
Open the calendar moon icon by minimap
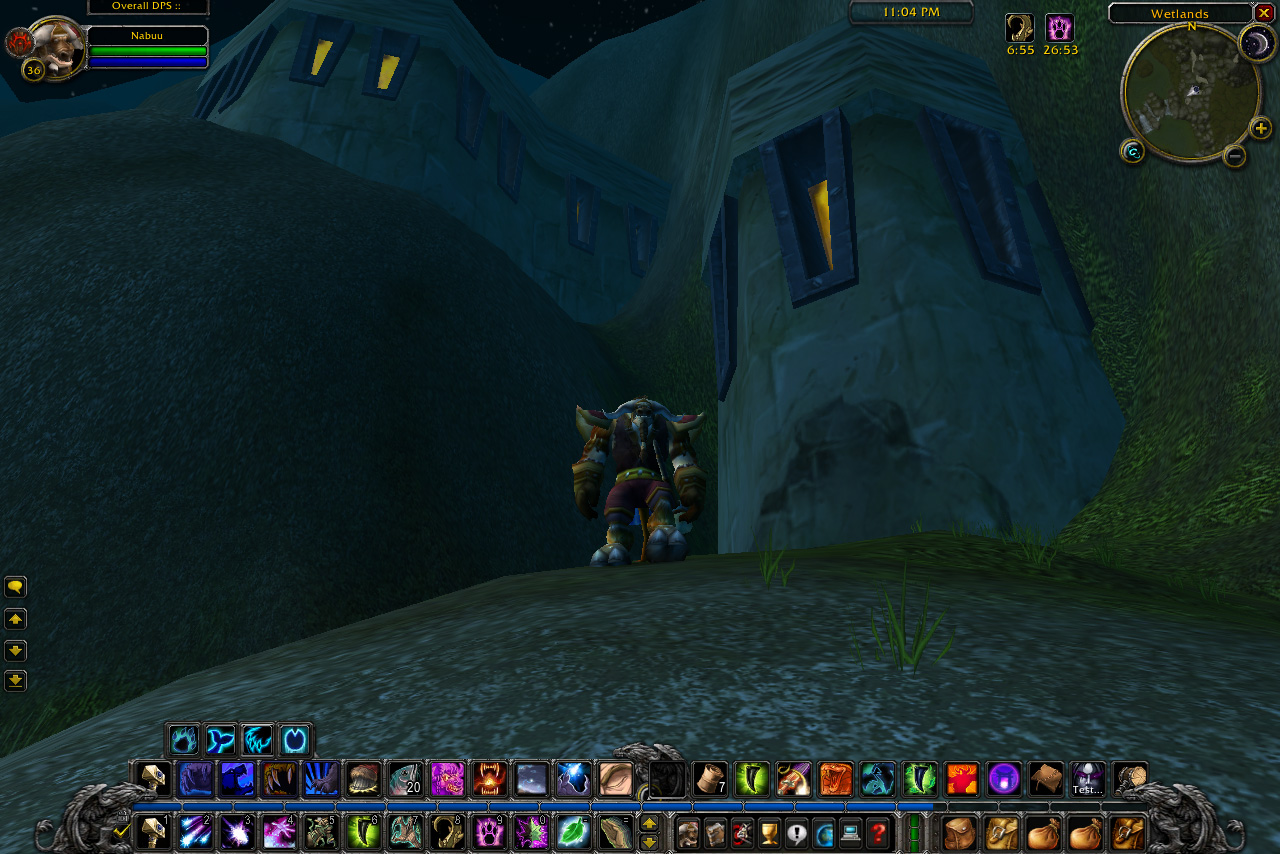[1257, 43]
